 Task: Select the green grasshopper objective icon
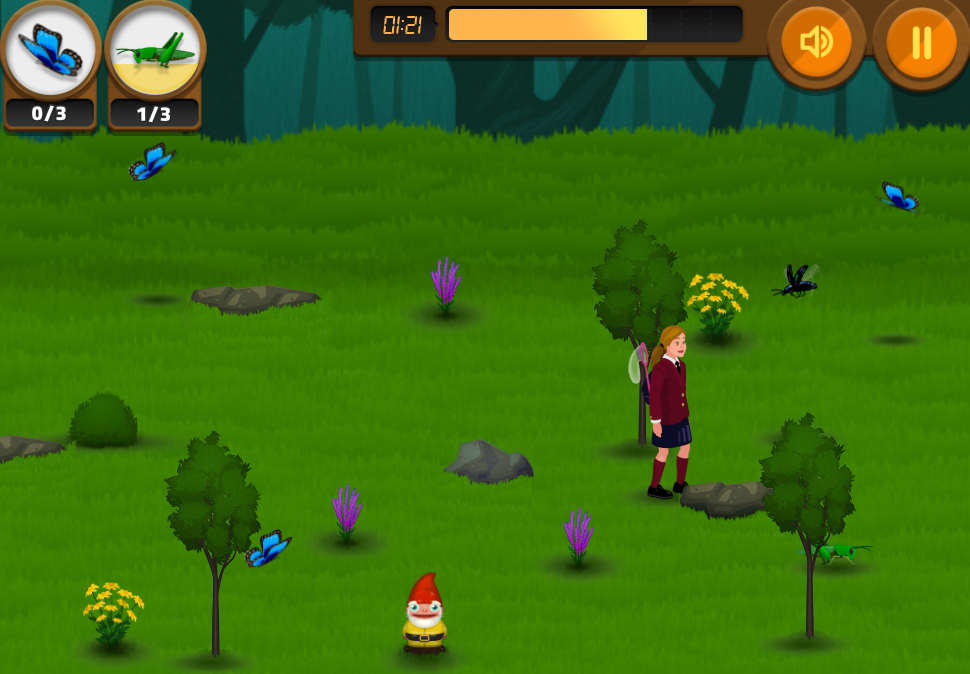[155, 50]
